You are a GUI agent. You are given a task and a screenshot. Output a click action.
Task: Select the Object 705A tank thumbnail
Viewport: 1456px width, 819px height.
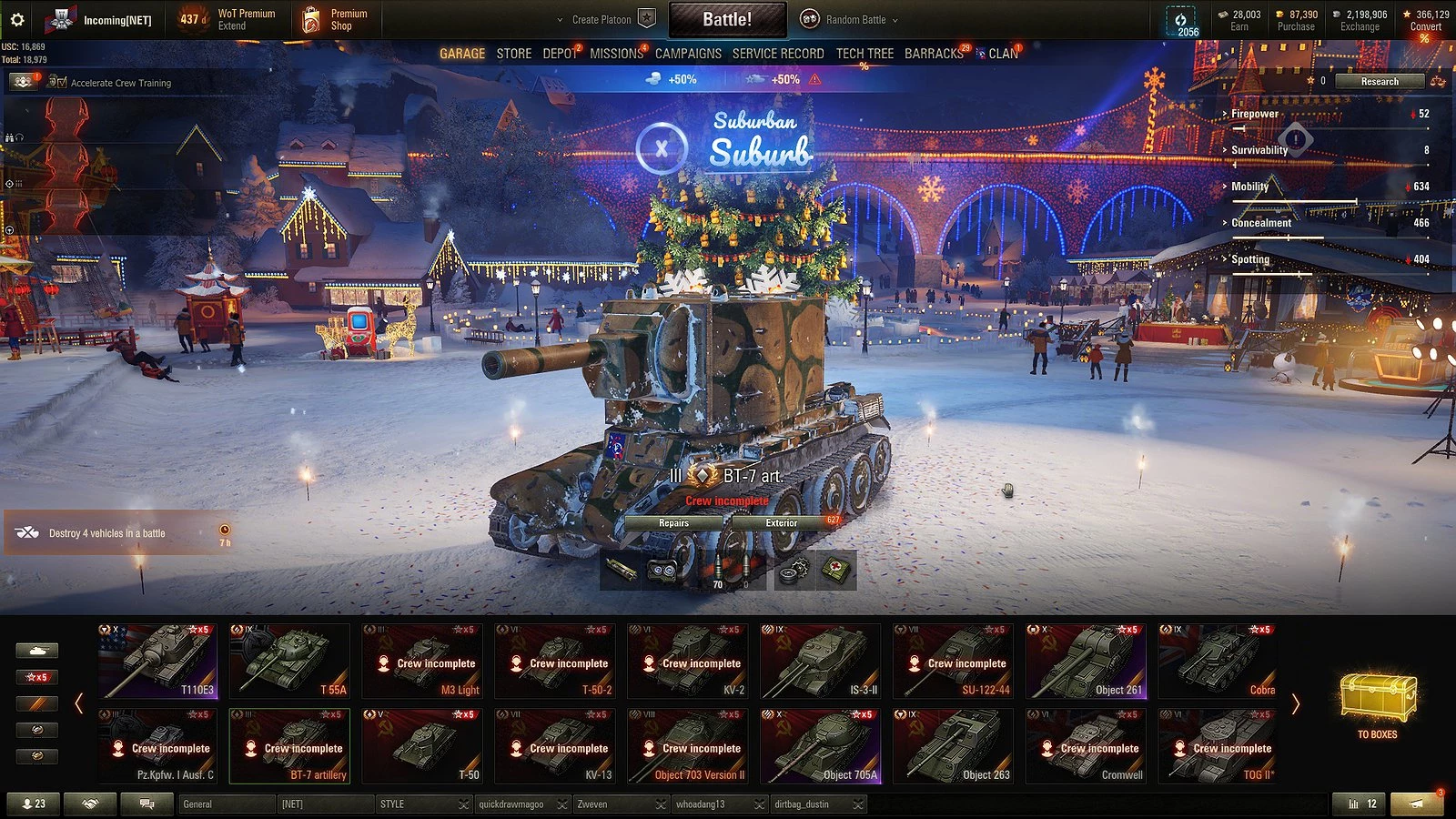[820, 744]
